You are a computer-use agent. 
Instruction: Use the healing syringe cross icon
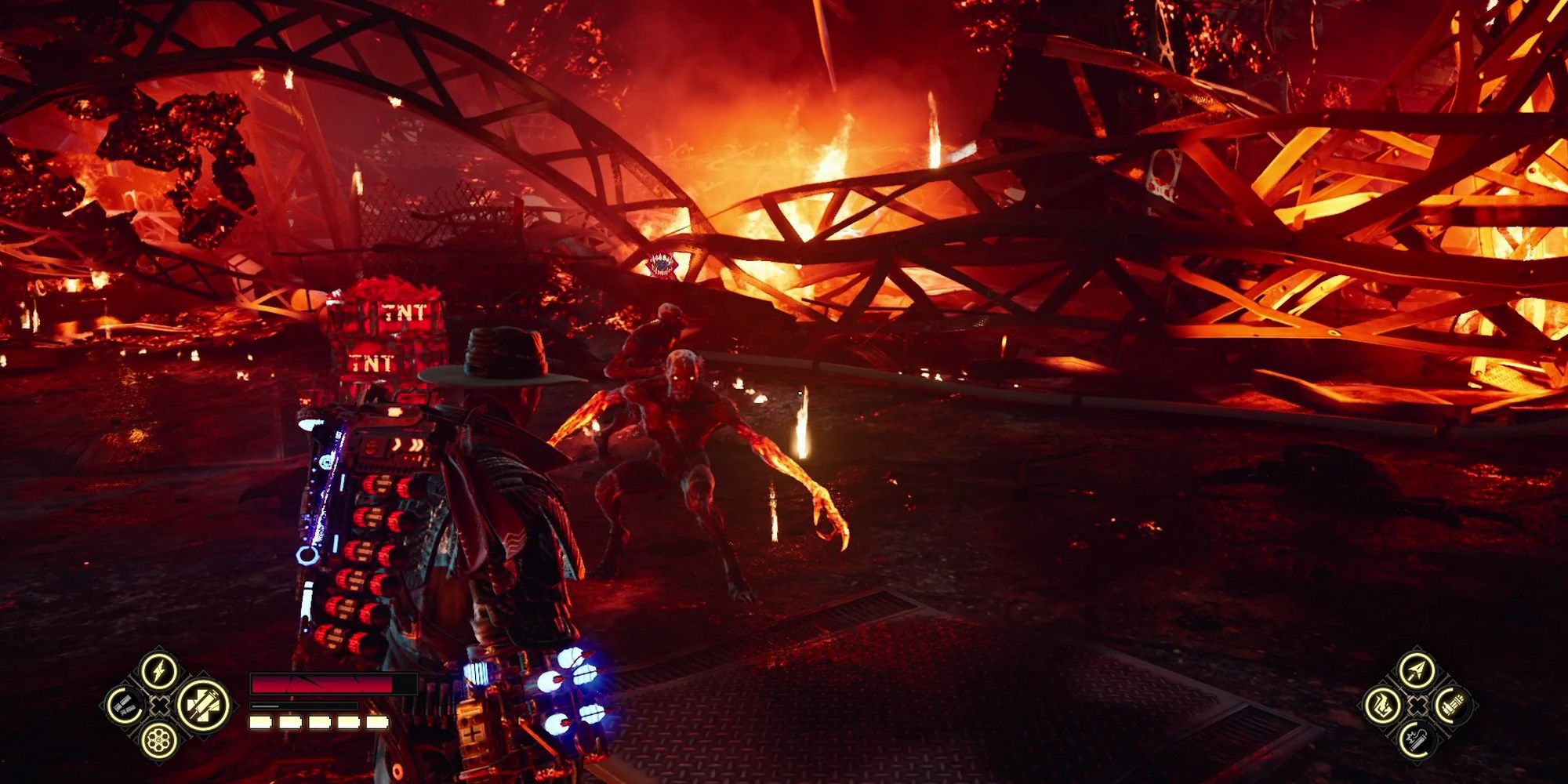click(202, 705)
